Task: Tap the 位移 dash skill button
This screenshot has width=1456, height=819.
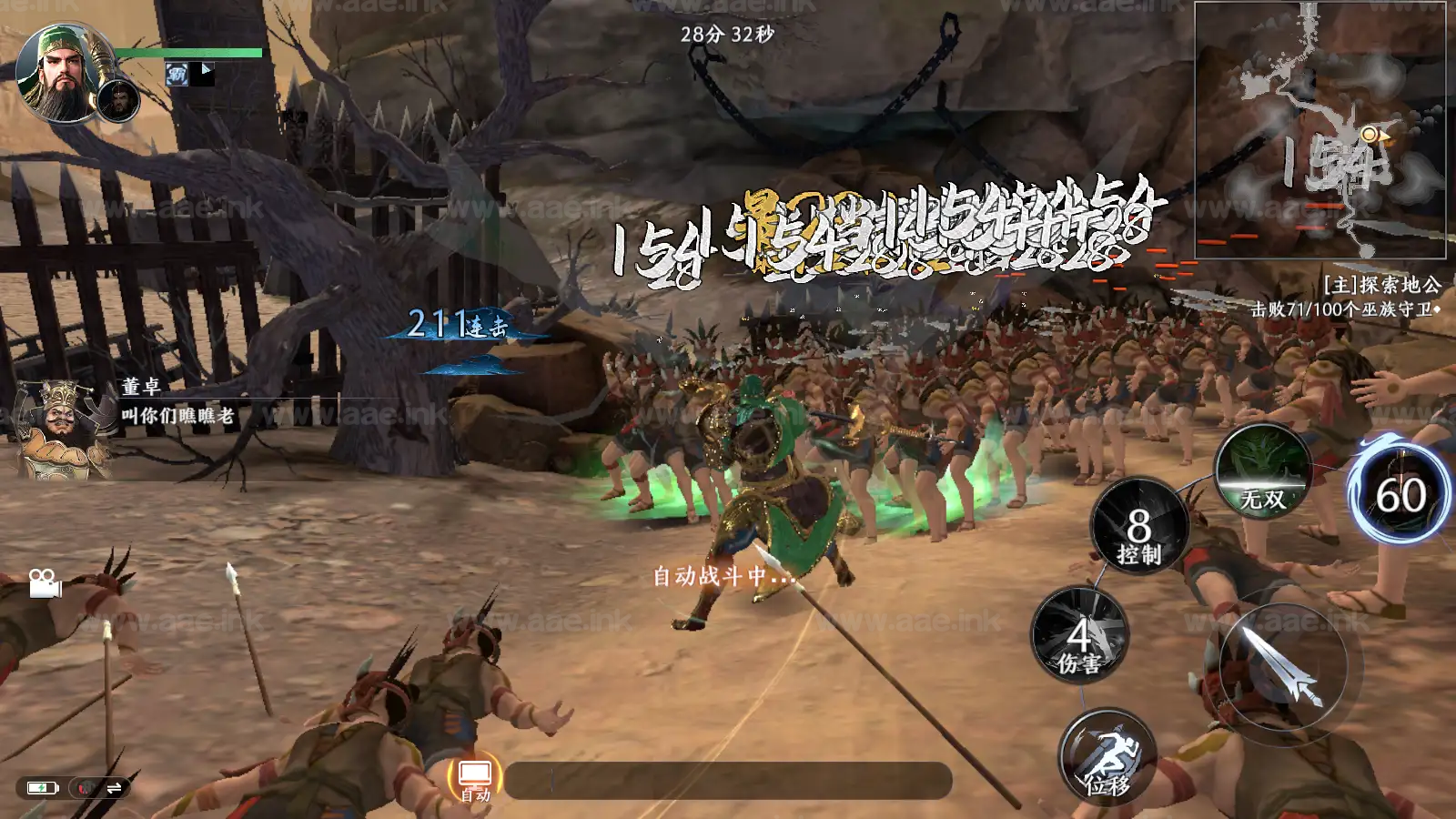Action: click(x=1107, y=757)
